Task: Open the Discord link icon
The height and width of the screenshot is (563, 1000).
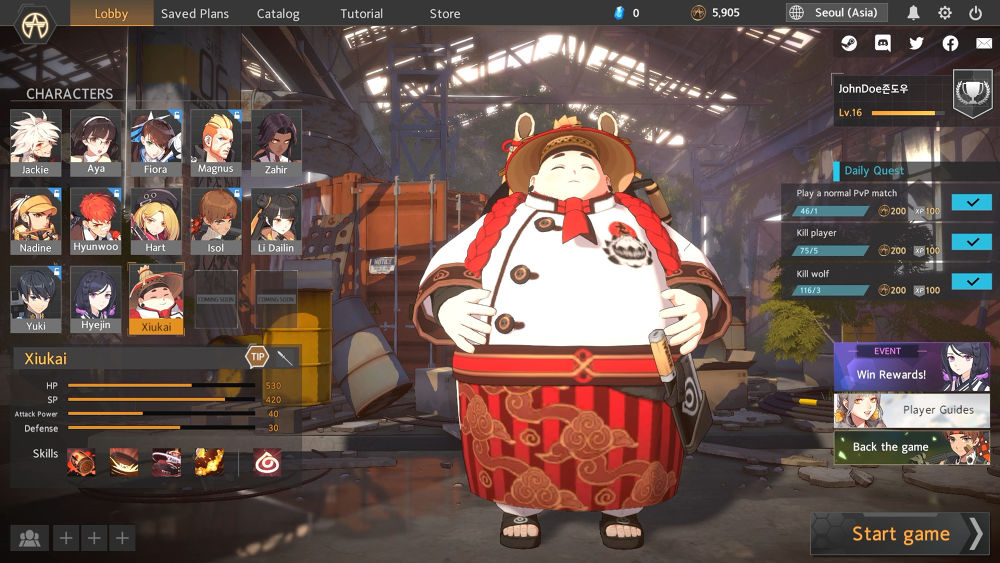Action: click(882, 43)
